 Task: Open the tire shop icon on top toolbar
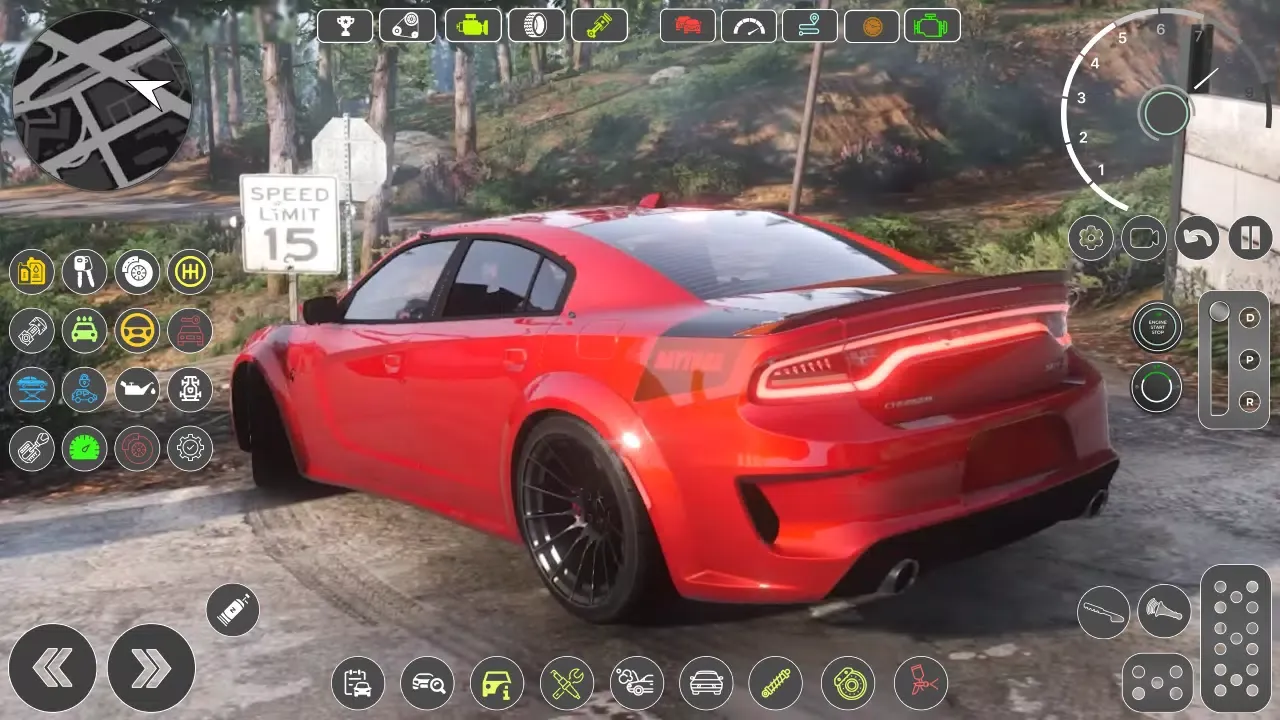coord(536,26)
